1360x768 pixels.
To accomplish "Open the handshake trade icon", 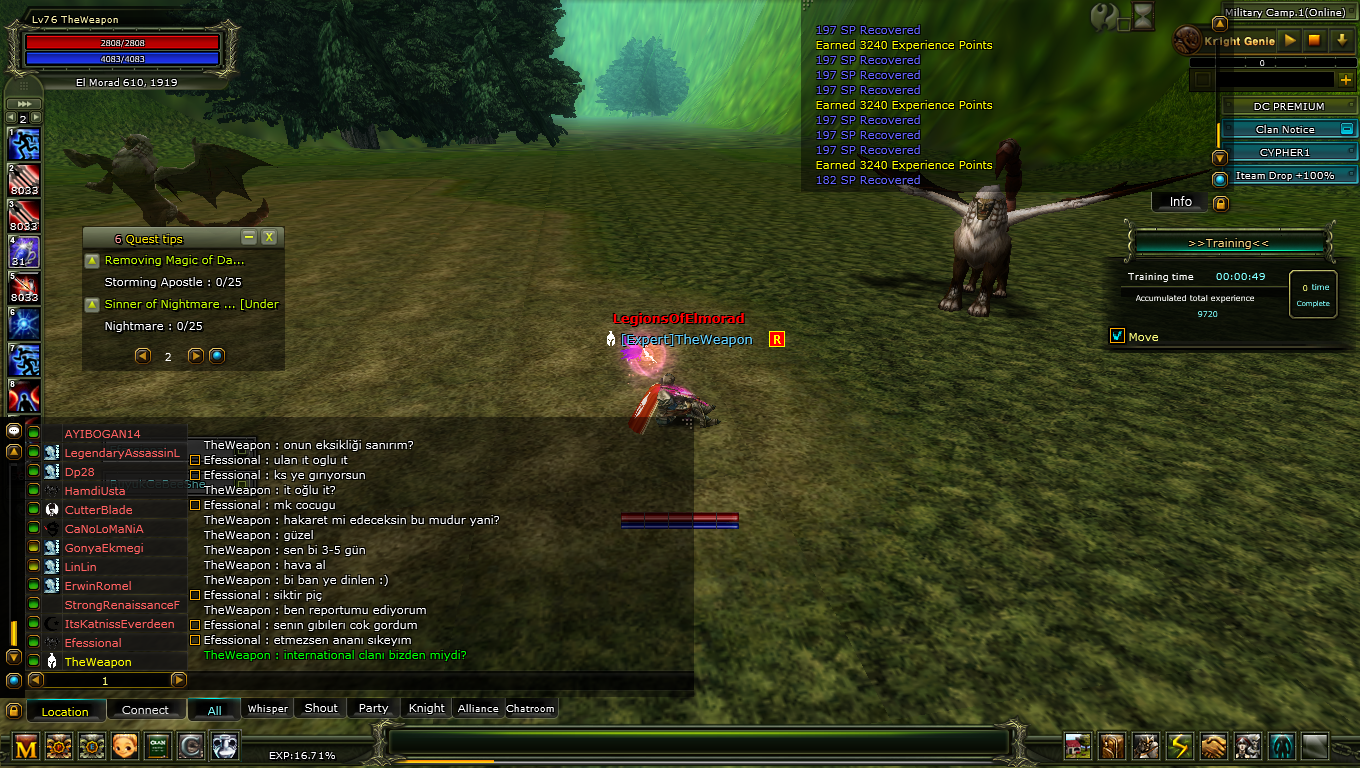I will (1213, 746).
